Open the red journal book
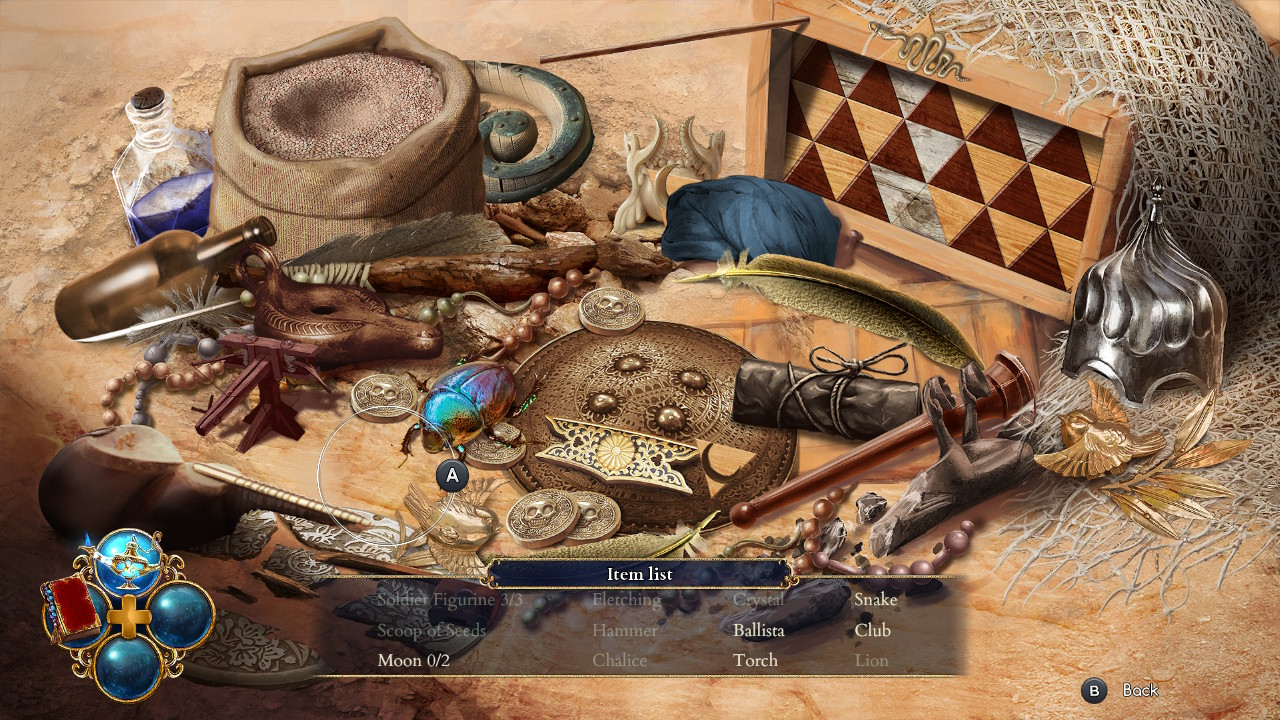1280x720 pixels. (x=73, y=610)
